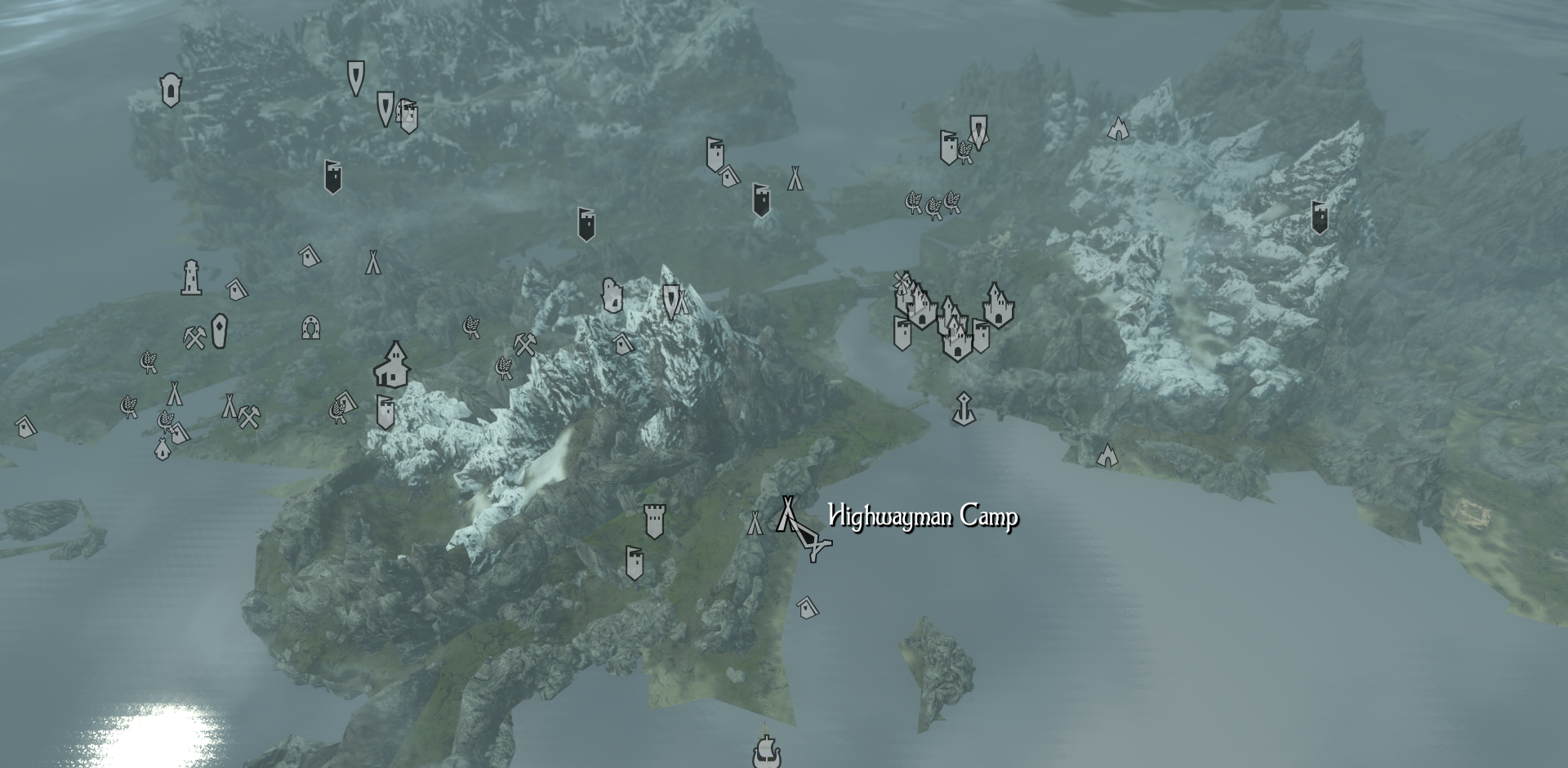Select the crenellated fort tower marker
The height and width of the screenshot is (768, 1568).
(x=654, y=521)
